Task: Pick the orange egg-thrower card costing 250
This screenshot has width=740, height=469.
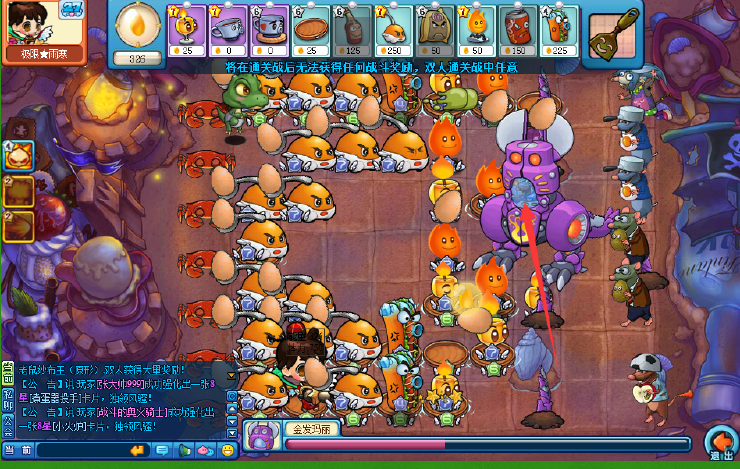Action: tap(393, 28)
